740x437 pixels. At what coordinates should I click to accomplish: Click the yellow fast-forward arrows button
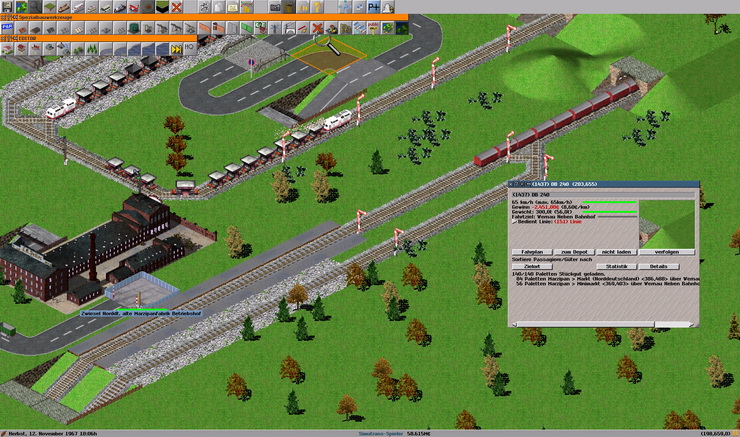tap(177, 47)
